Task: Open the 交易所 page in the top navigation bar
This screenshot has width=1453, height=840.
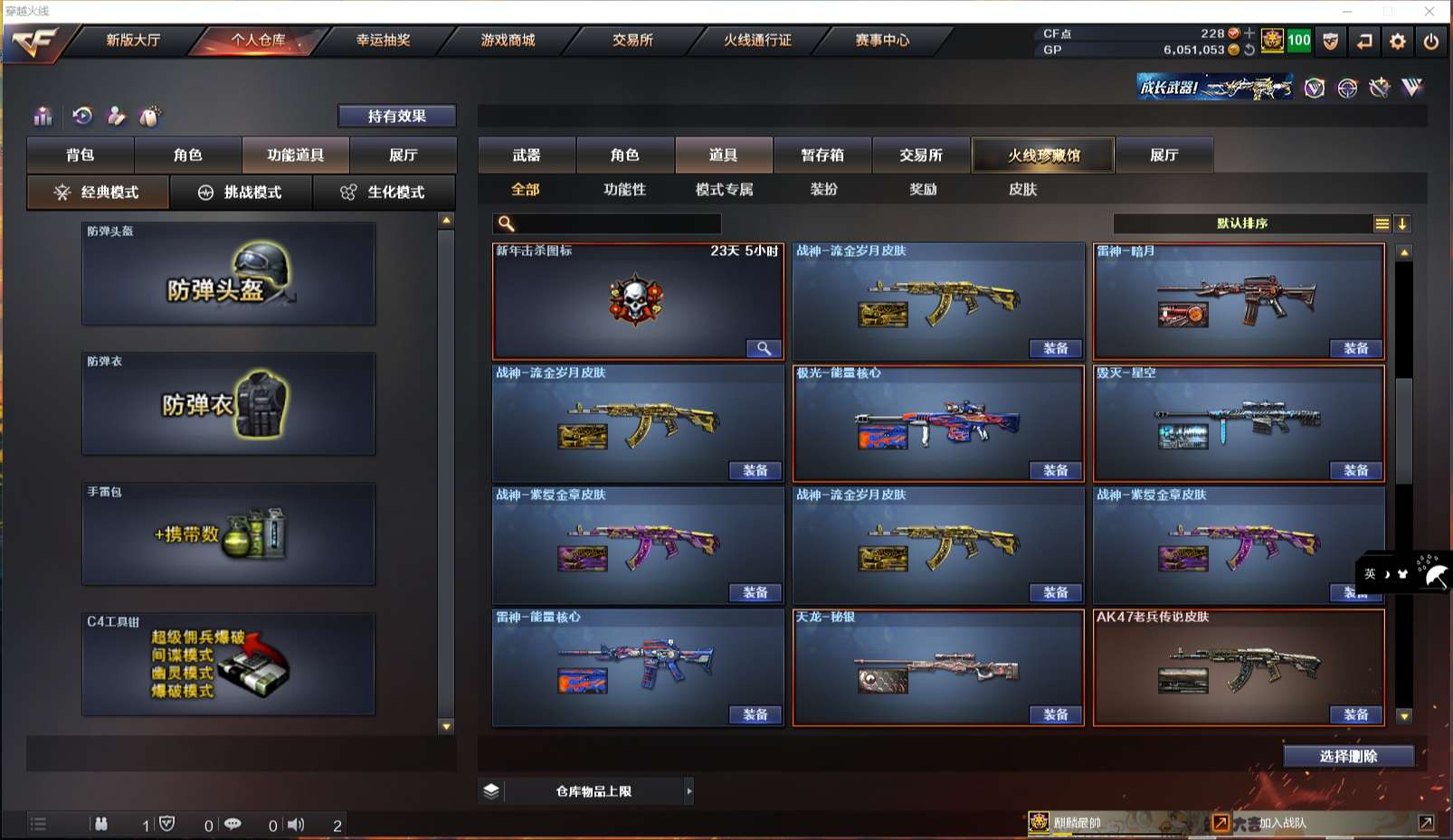Action: coord(632,41)
